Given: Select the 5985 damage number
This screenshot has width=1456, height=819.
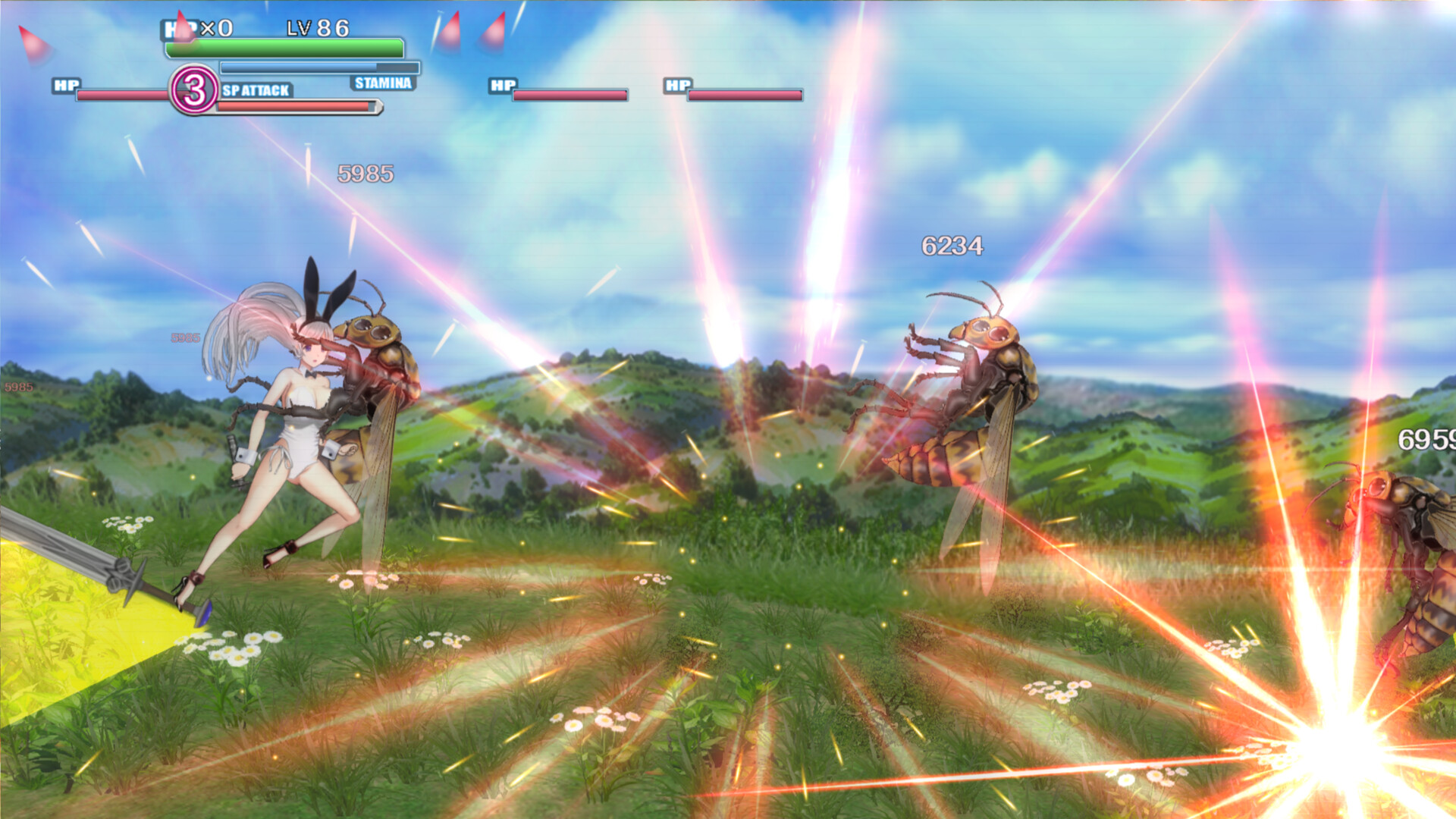Looking at the screenshot, I should coord(366,173).
